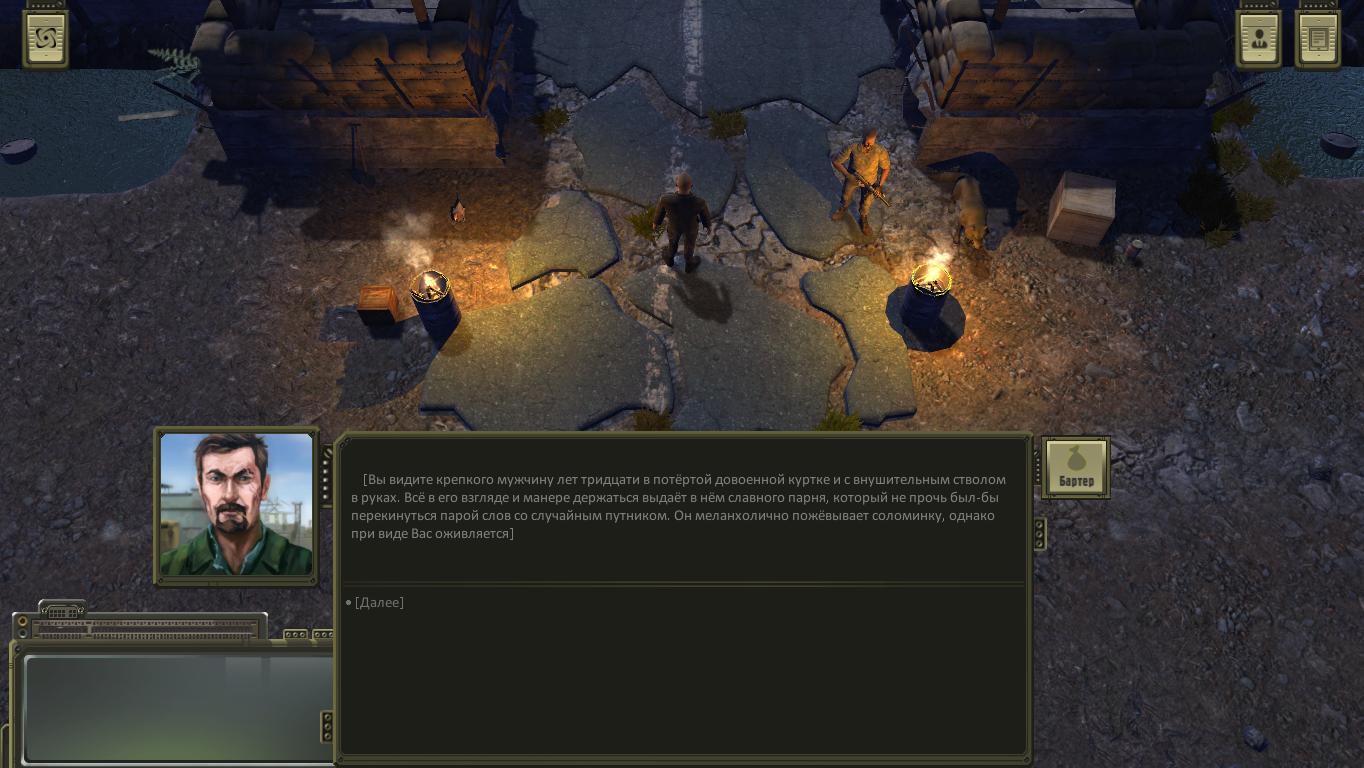The image size is (1364, 768).
Task: Open the character sheet icon
Action: (x=1258, y=40)
